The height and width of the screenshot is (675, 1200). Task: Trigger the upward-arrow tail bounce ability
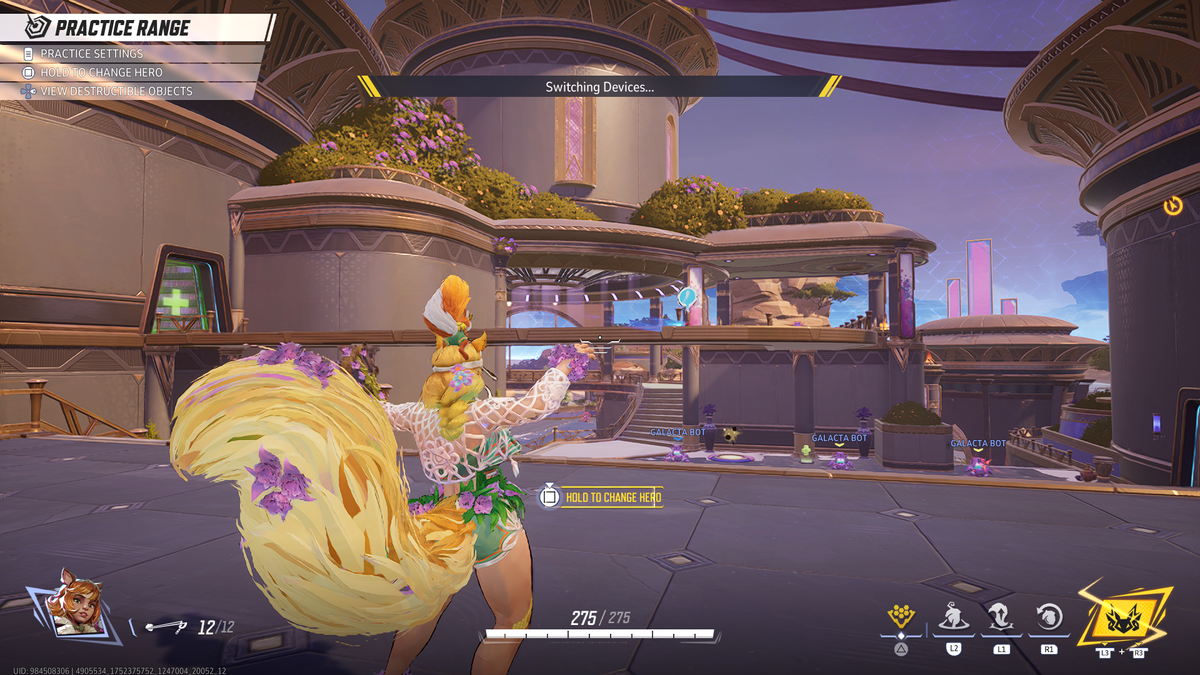pyautogui.click(x=1000, y=617)
